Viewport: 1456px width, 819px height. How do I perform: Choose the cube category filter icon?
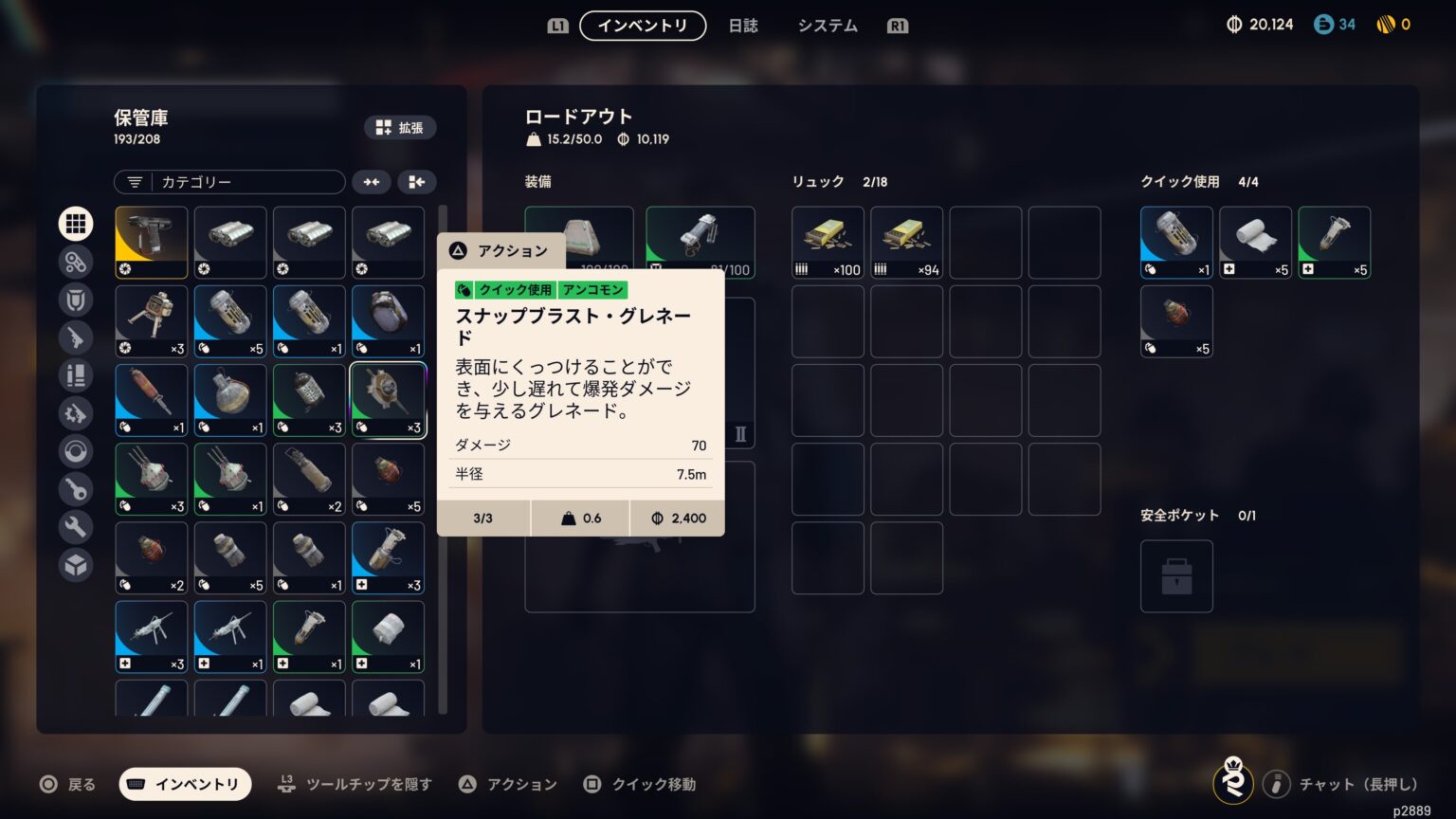click(76, 565)
